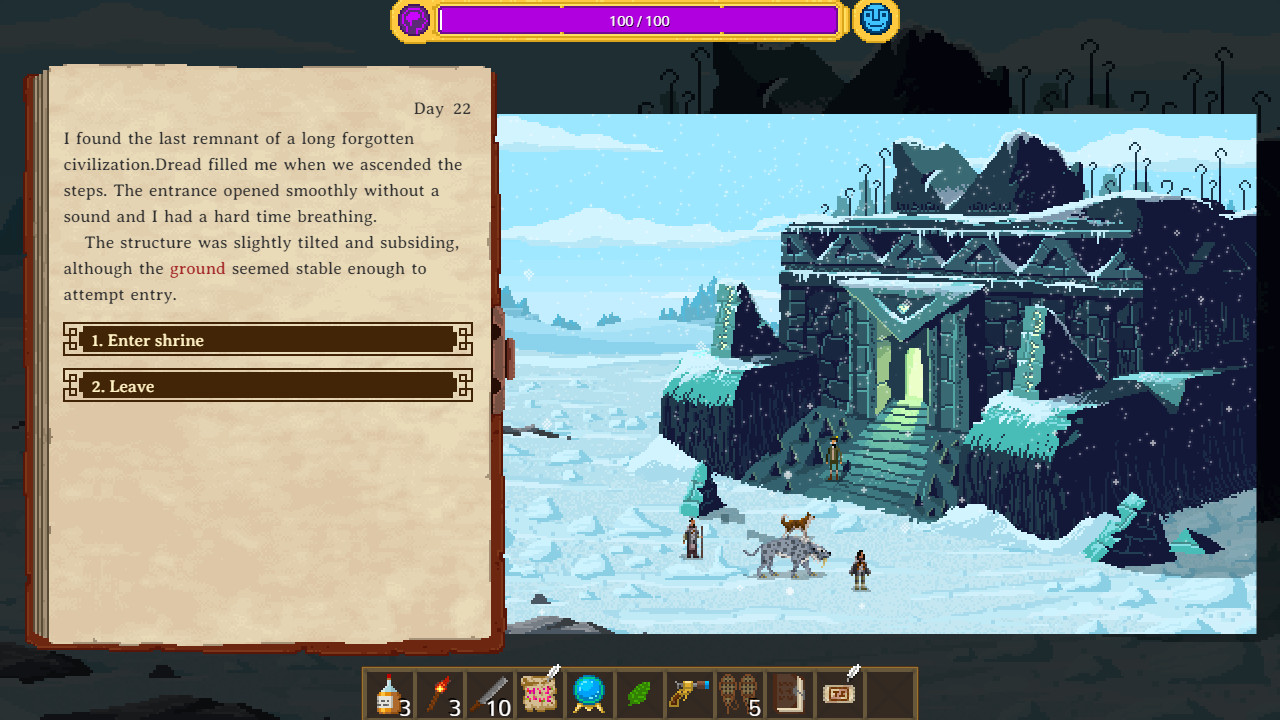Click the dog riding the snow leopard
The image size is (1280, 720).
tap(795, 525)
